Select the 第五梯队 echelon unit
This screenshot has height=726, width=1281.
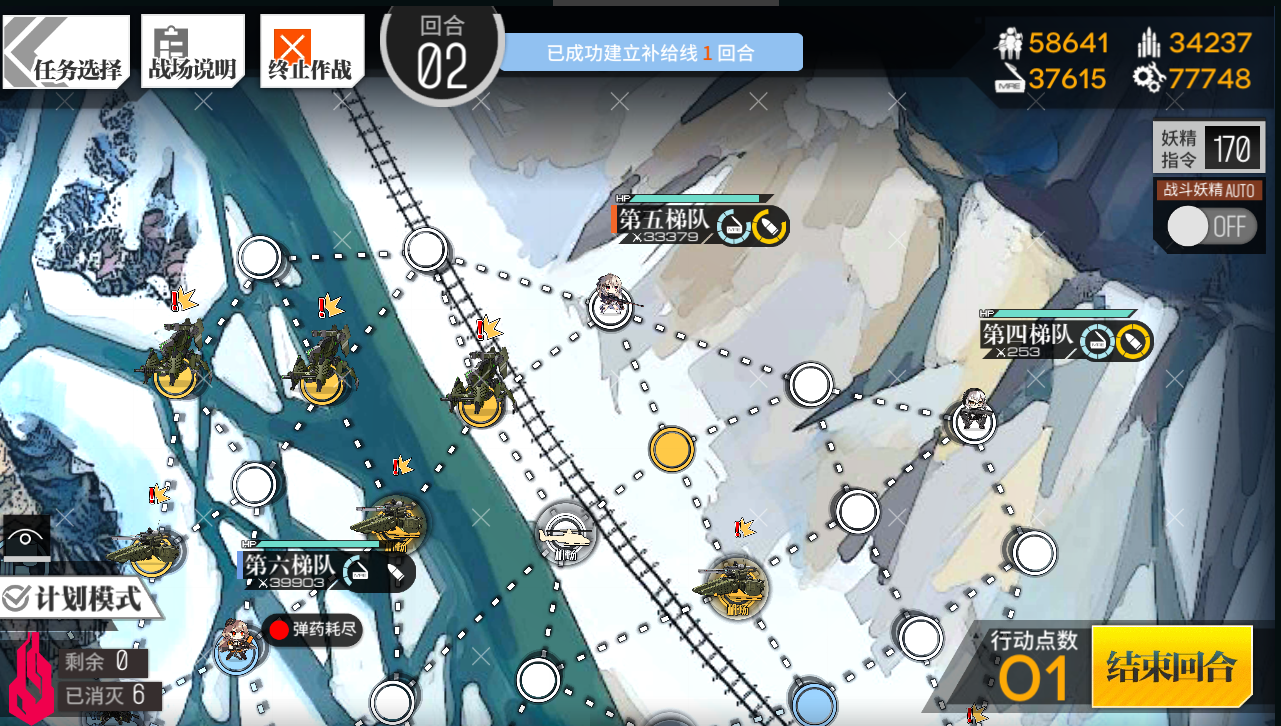[x=608, y=299]
